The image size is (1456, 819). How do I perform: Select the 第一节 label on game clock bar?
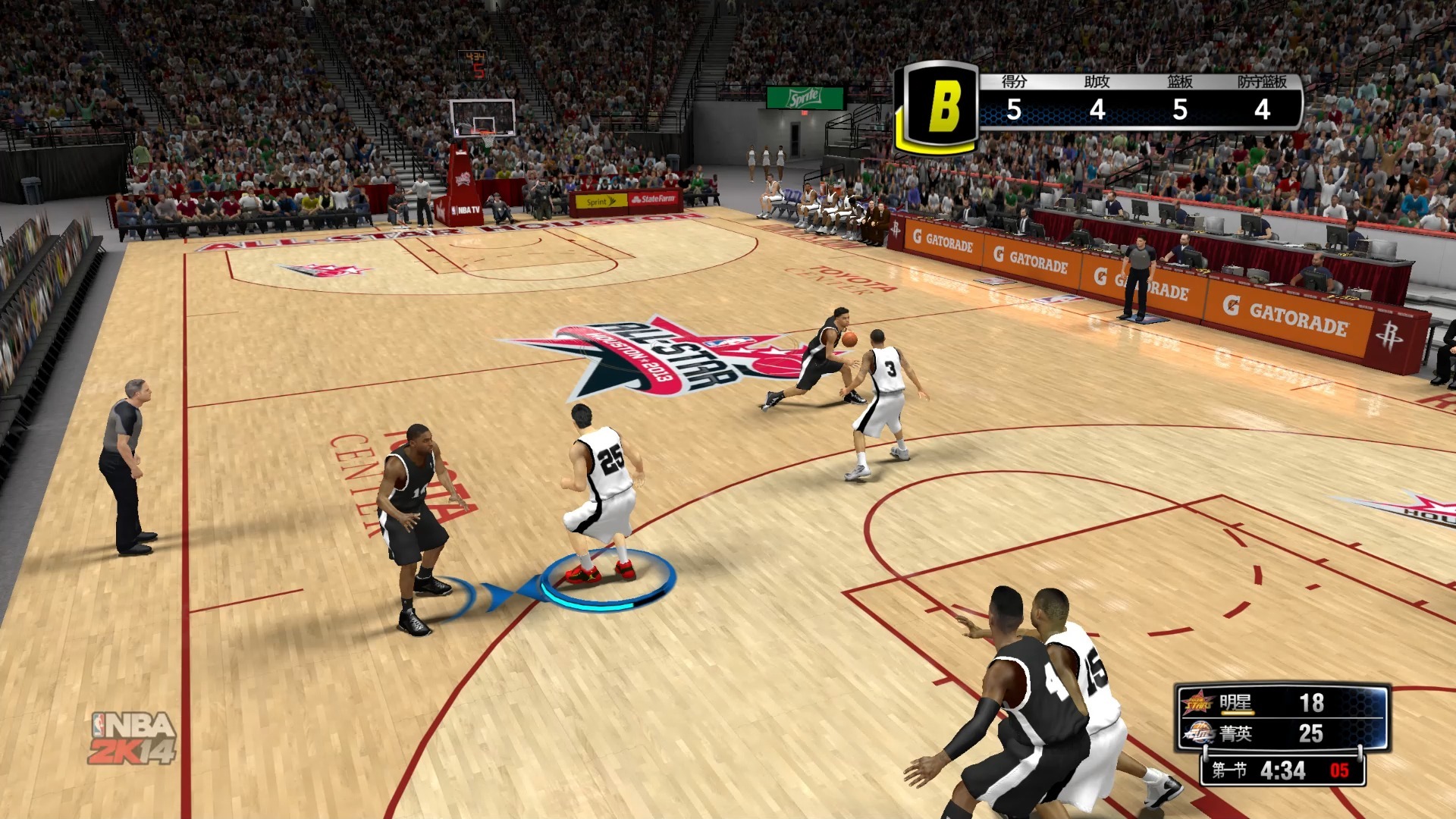pos(1229,770)
